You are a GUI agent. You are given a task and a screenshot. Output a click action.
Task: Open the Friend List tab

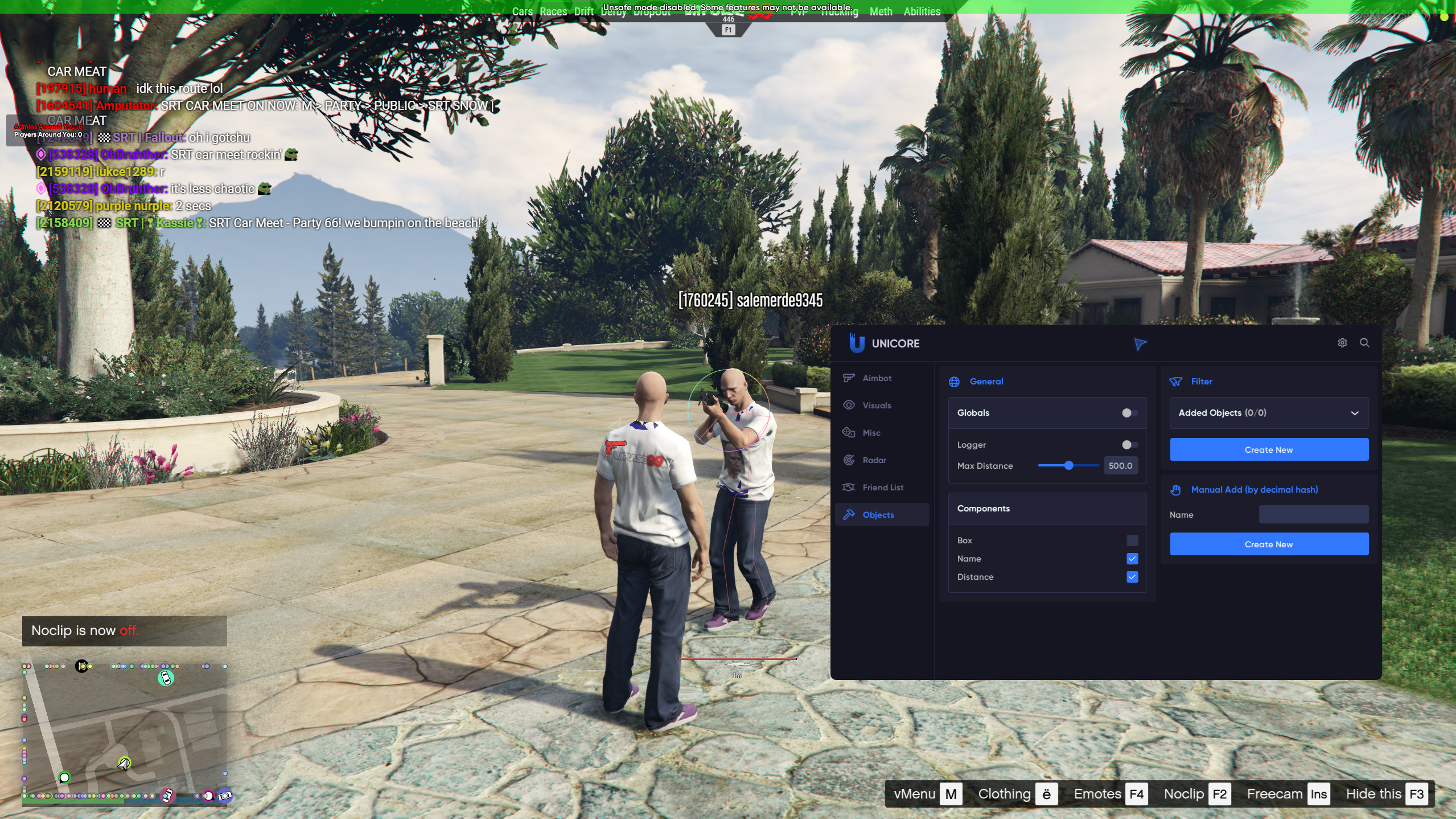click(882, 488)
